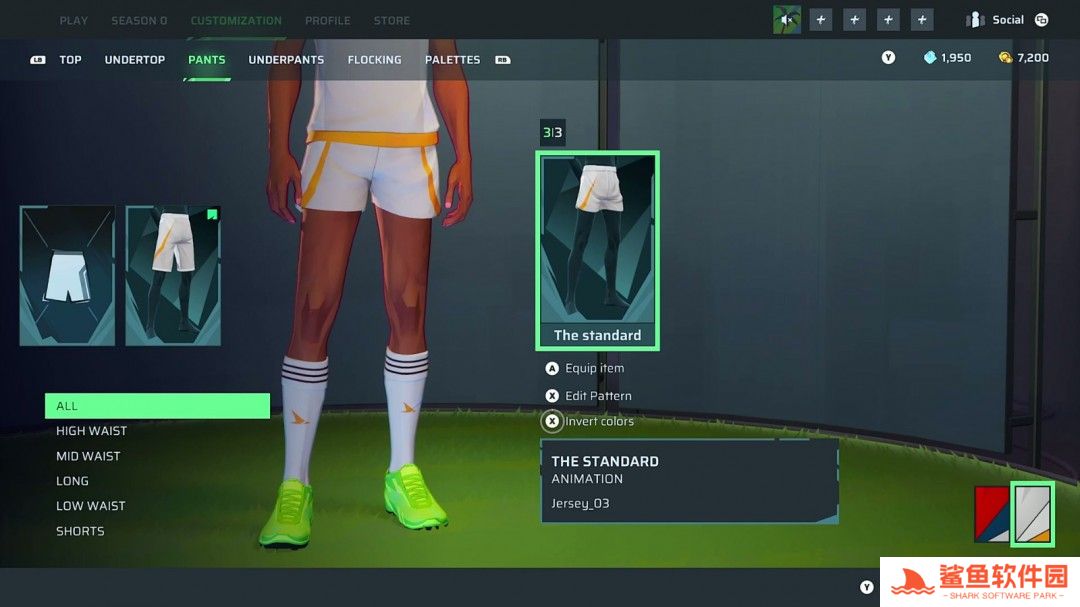Open the Flocking category
The height and width of the screenshot is (607, 1080).
tap(374, 60)
